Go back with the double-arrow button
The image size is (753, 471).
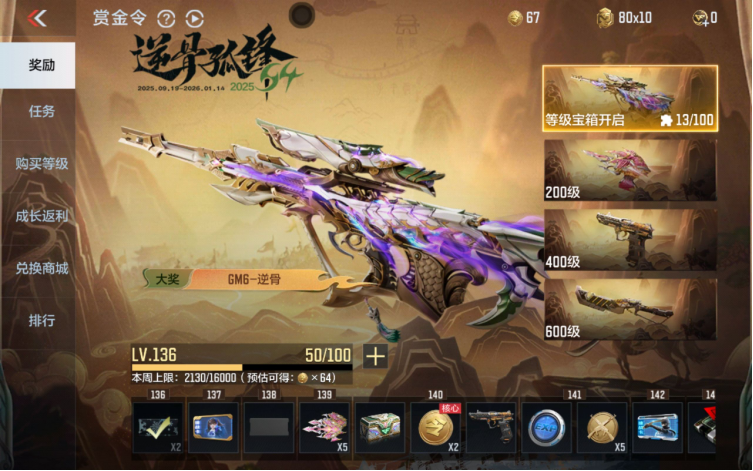[x=38, y=17]
